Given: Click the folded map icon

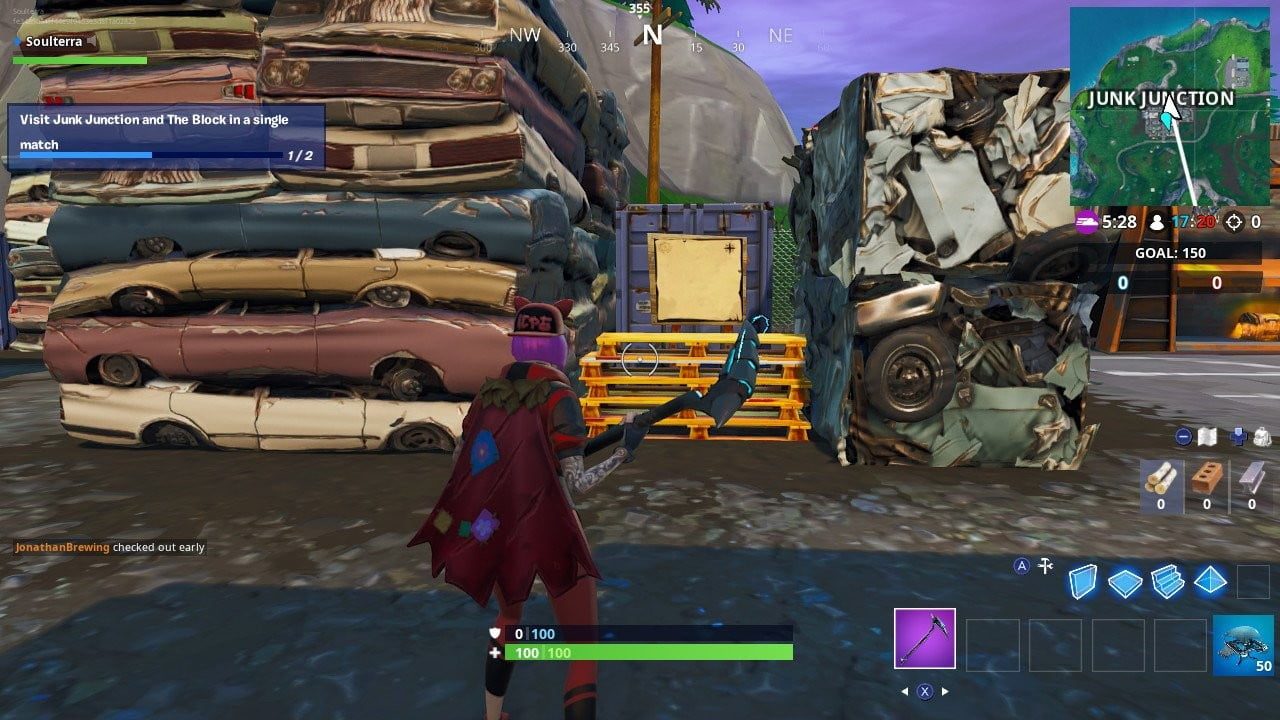Looking at the screenshot, I should point(1208,437).
